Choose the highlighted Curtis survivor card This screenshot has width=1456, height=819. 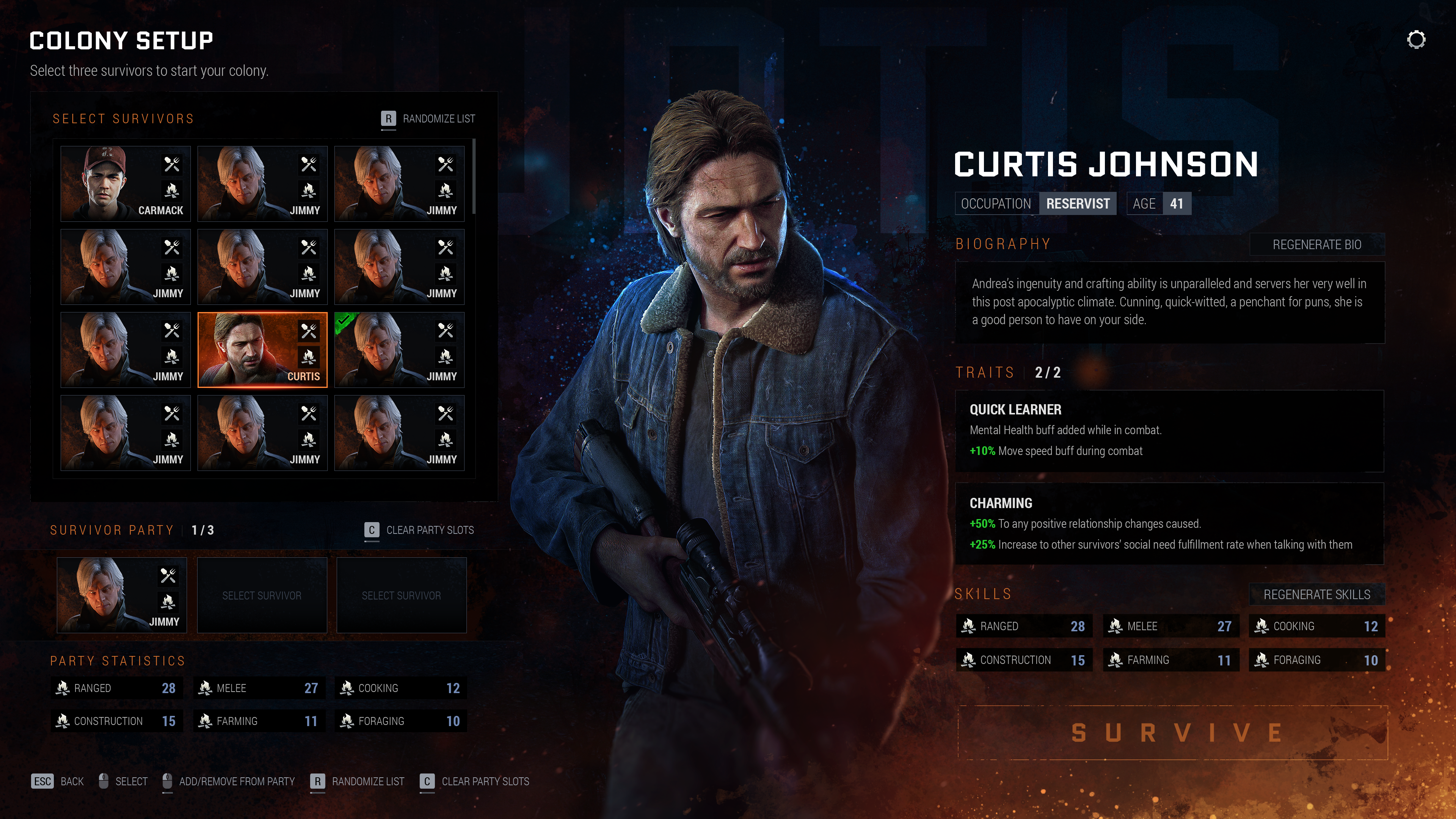coord(262,350)
